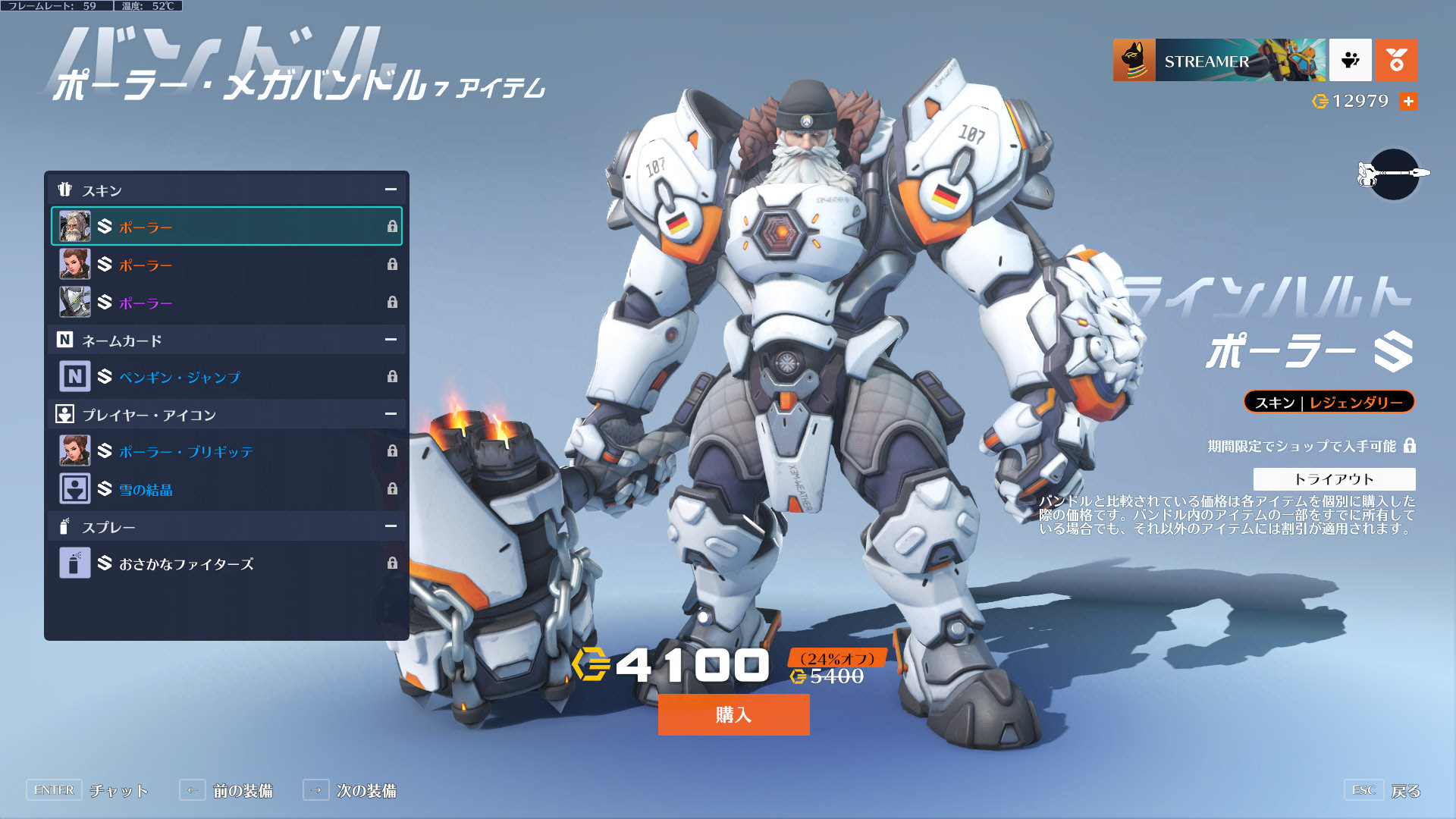Screen dimensions: 1456x819
Task: Show the hammer weapon preview
Action: tap(1394, 174)
